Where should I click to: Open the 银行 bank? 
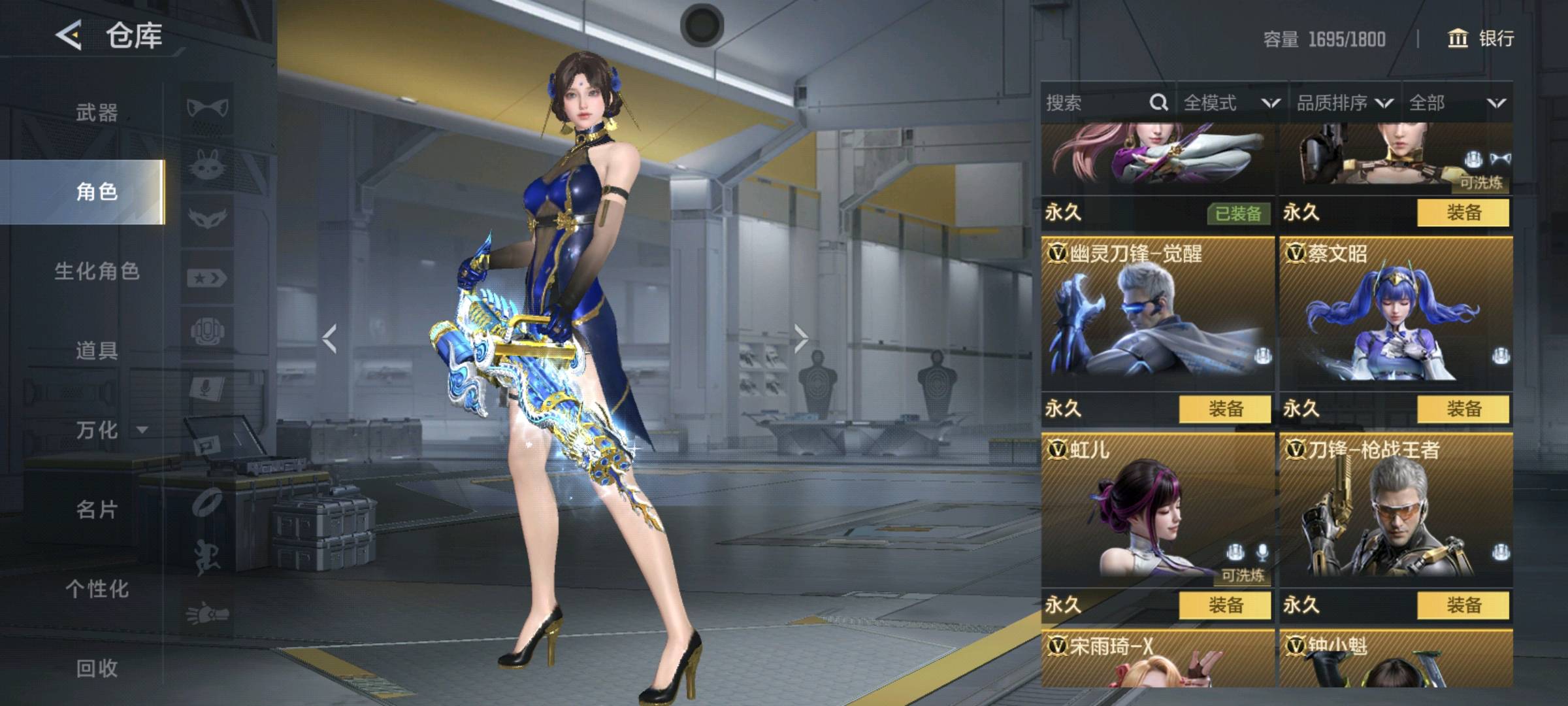point(1480,39)
